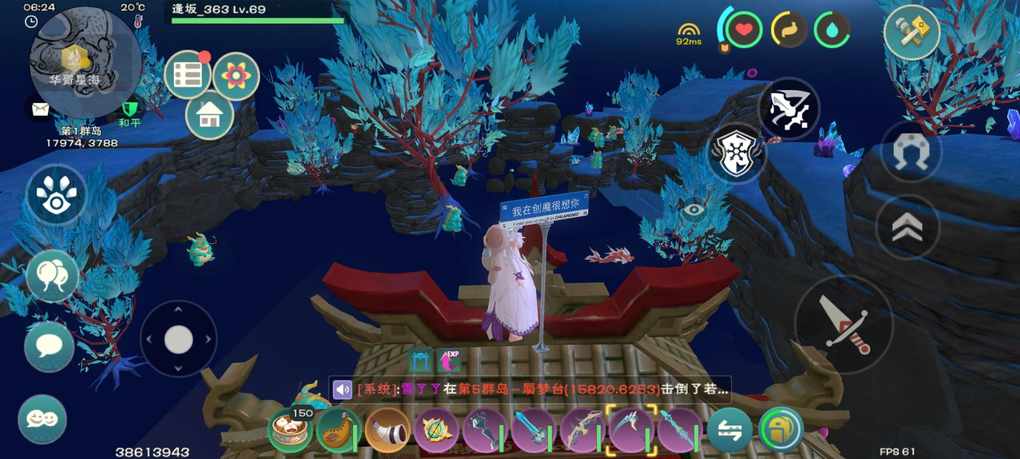The height and width of the screenshot is (459, 1020).
Task: Open the emoji faces button
Action: click(42, 419)
